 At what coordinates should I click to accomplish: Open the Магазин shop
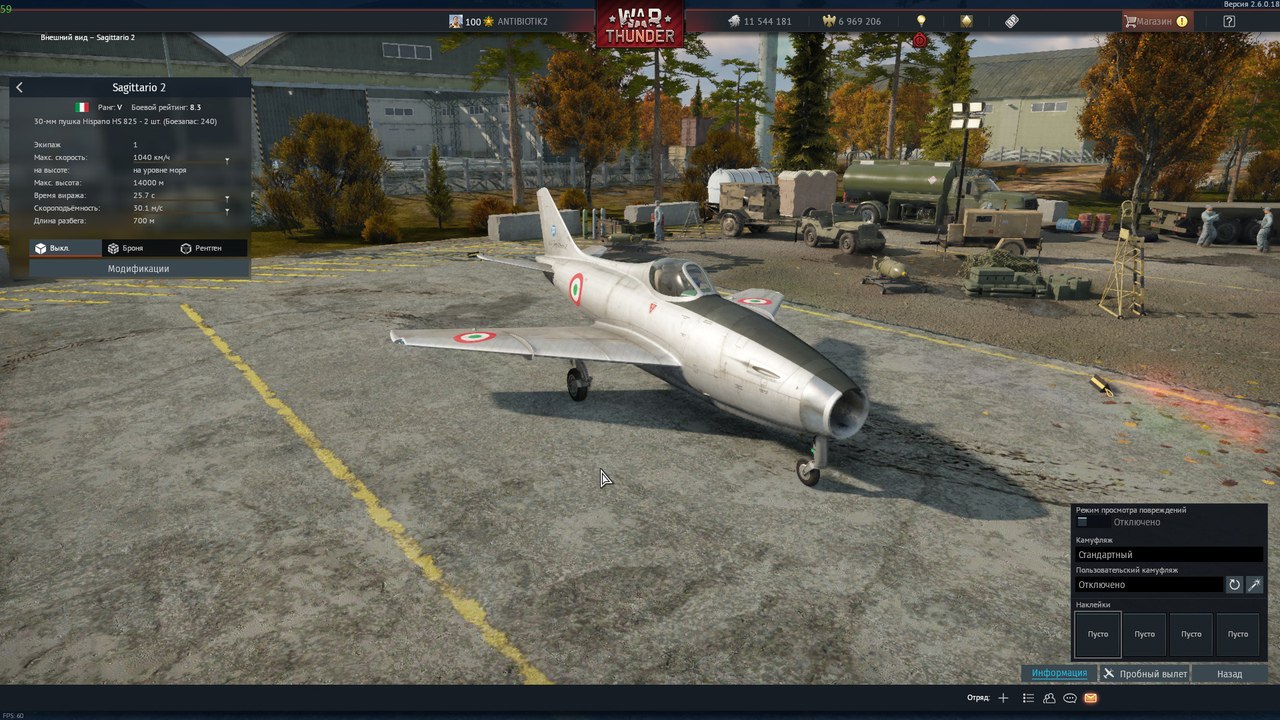coord(1155,21)
